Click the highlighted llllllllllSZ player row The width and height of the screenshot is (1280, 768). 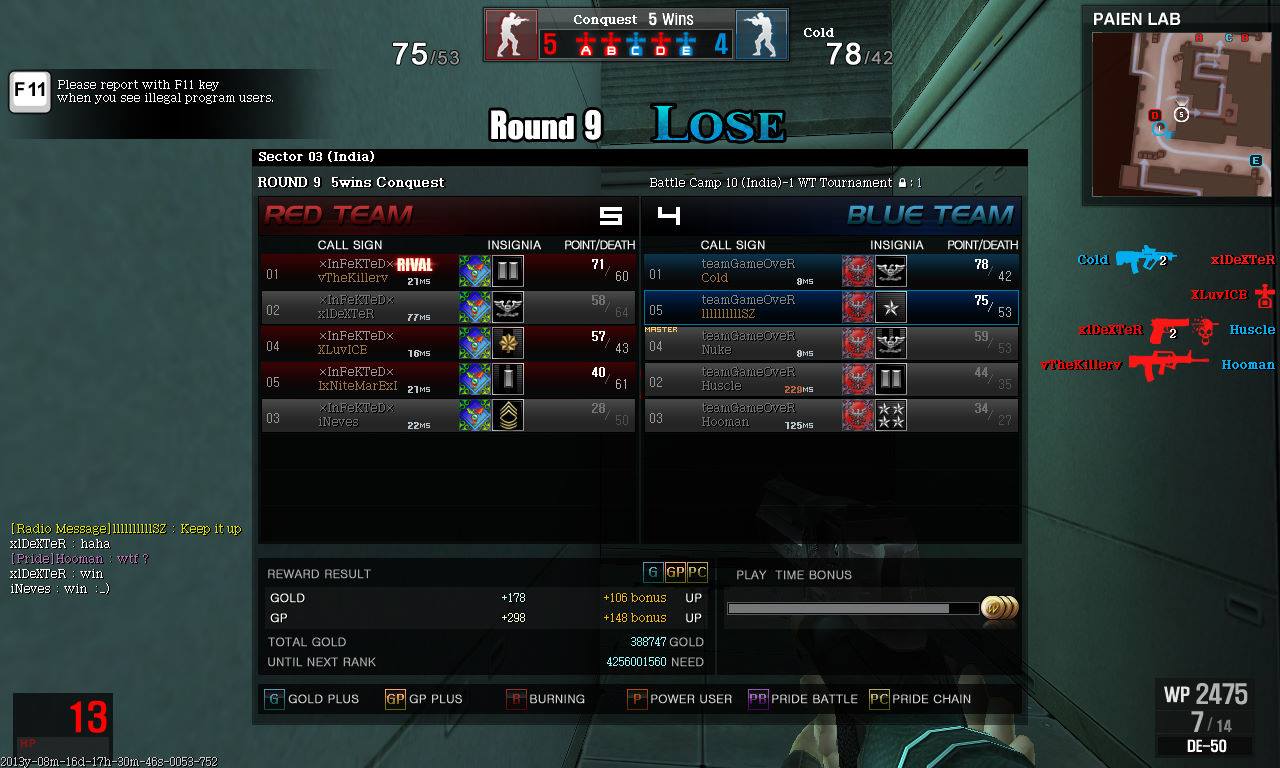click(830, 307)
